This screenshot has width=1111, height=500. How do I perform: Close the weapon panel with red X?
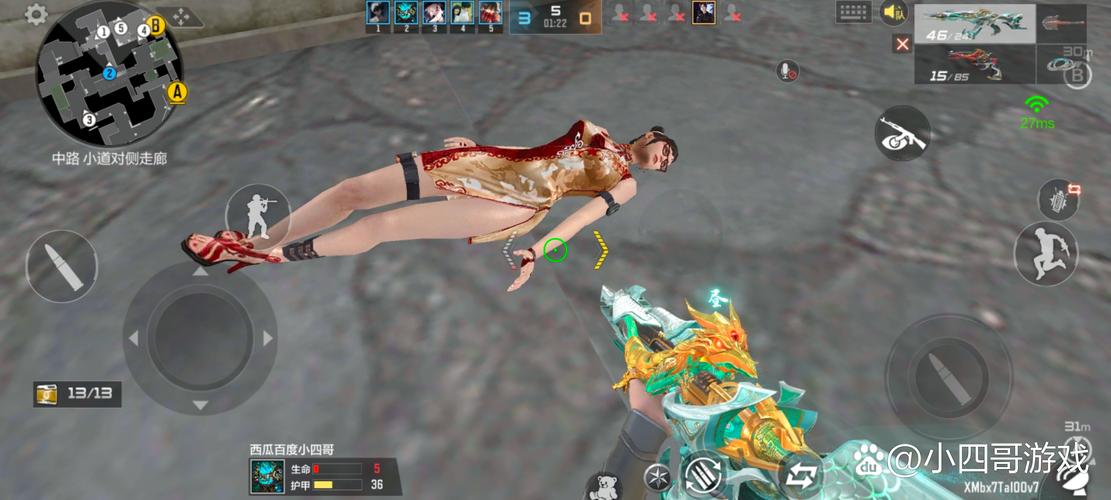coord(903,44)
